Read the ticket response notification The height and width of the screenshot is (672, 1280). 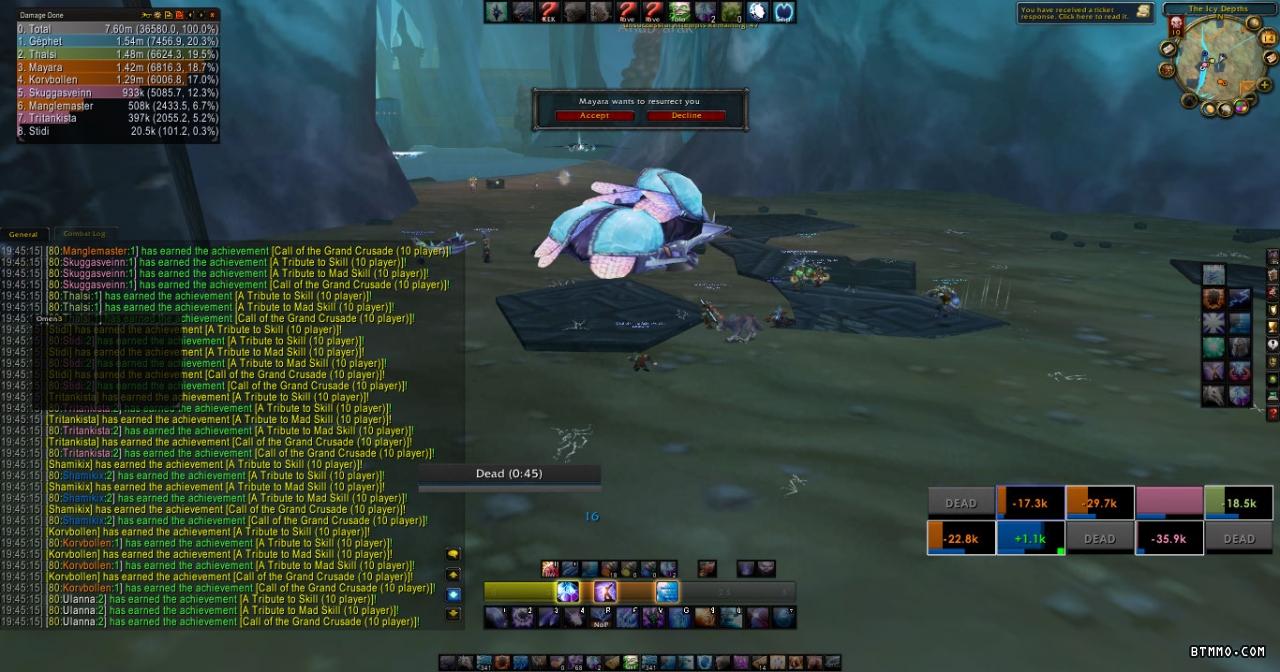click(1085, 13)
